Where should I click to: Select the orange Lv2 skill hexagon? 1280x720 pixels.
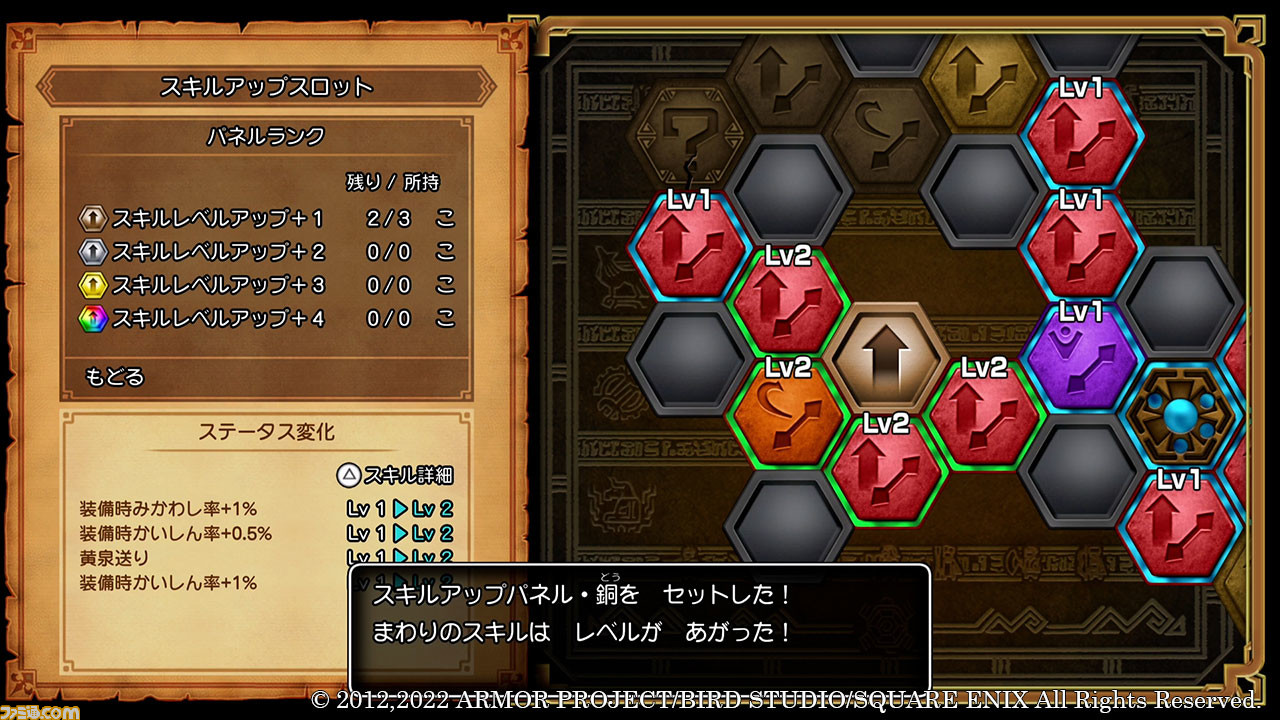(787, 412)
